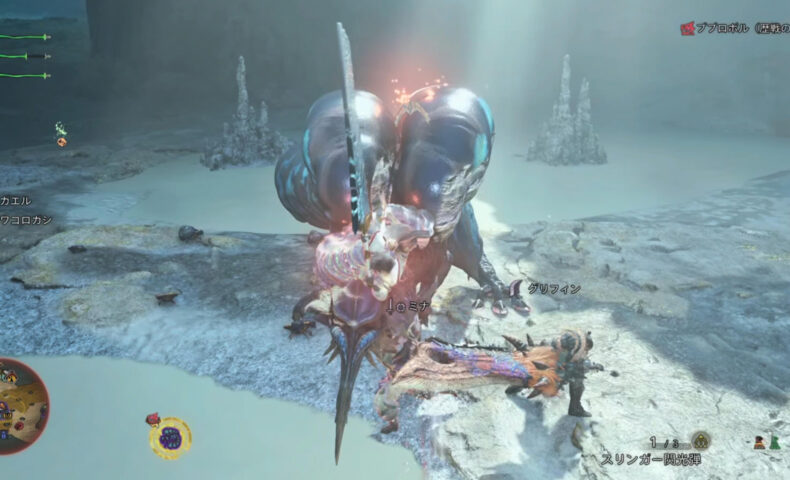Select the Slinger Flash Pod ammo icon

[701, 440]
